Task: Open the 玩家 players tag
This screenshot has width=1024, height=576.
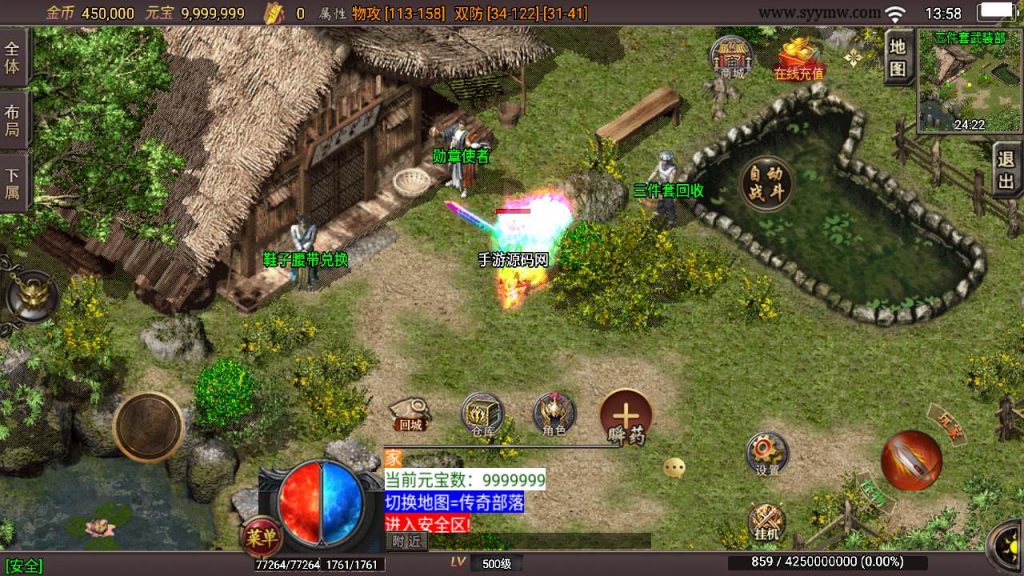Action: pyautogui.click(x=945, y=424)
